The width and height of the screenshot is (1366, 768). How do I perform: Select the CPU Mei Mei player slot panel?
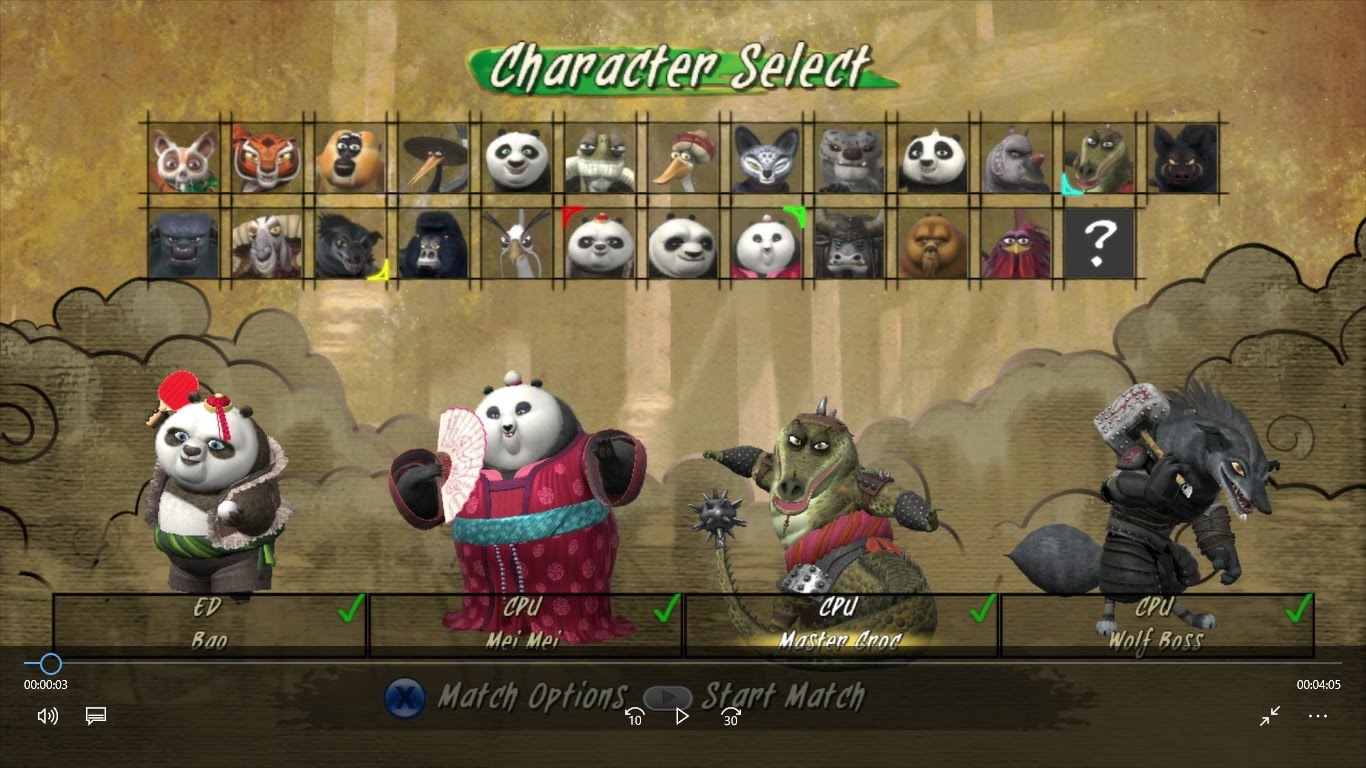coord(525,624)
